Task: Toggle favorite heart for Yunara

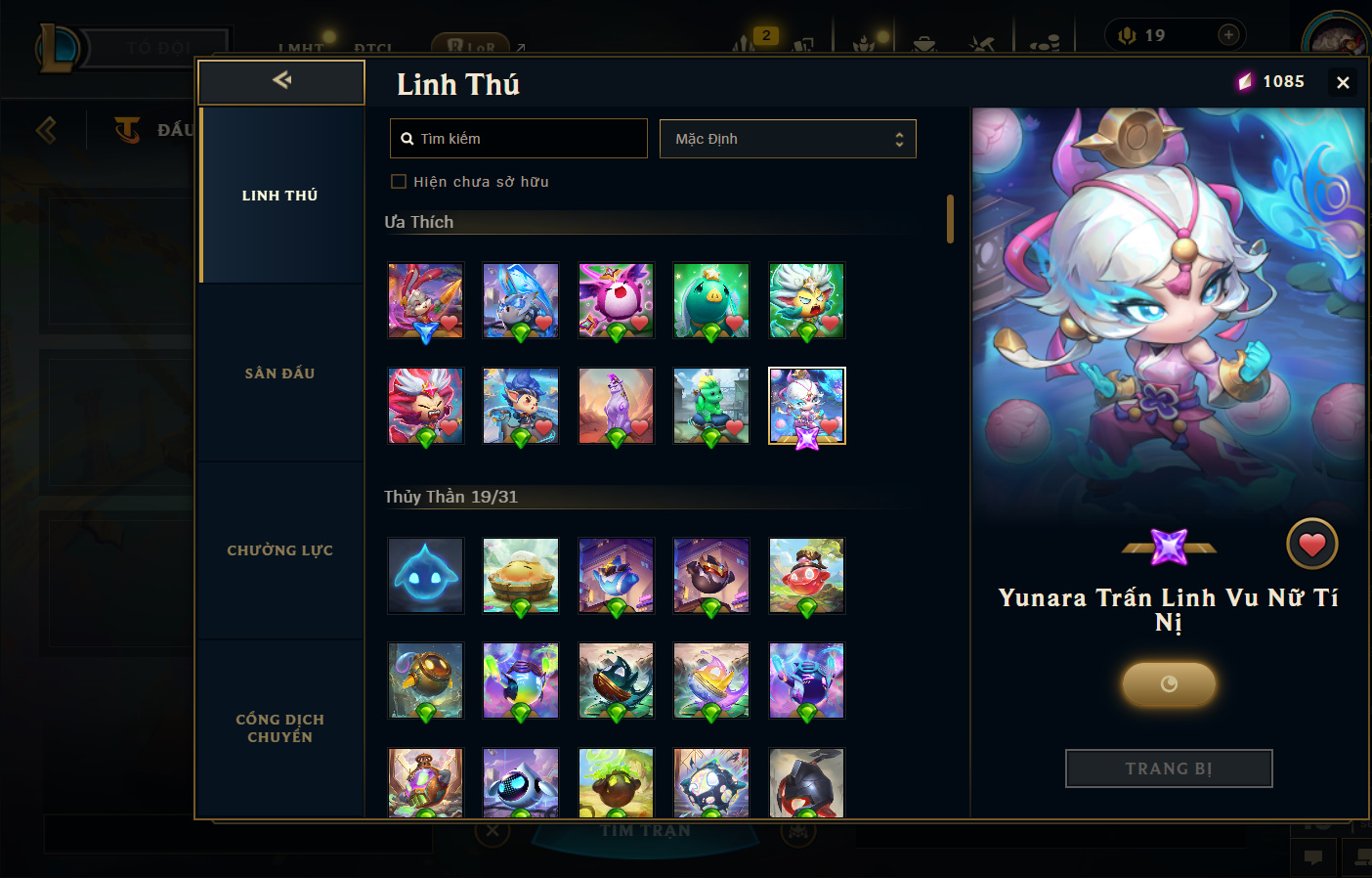Action: 1311,545
